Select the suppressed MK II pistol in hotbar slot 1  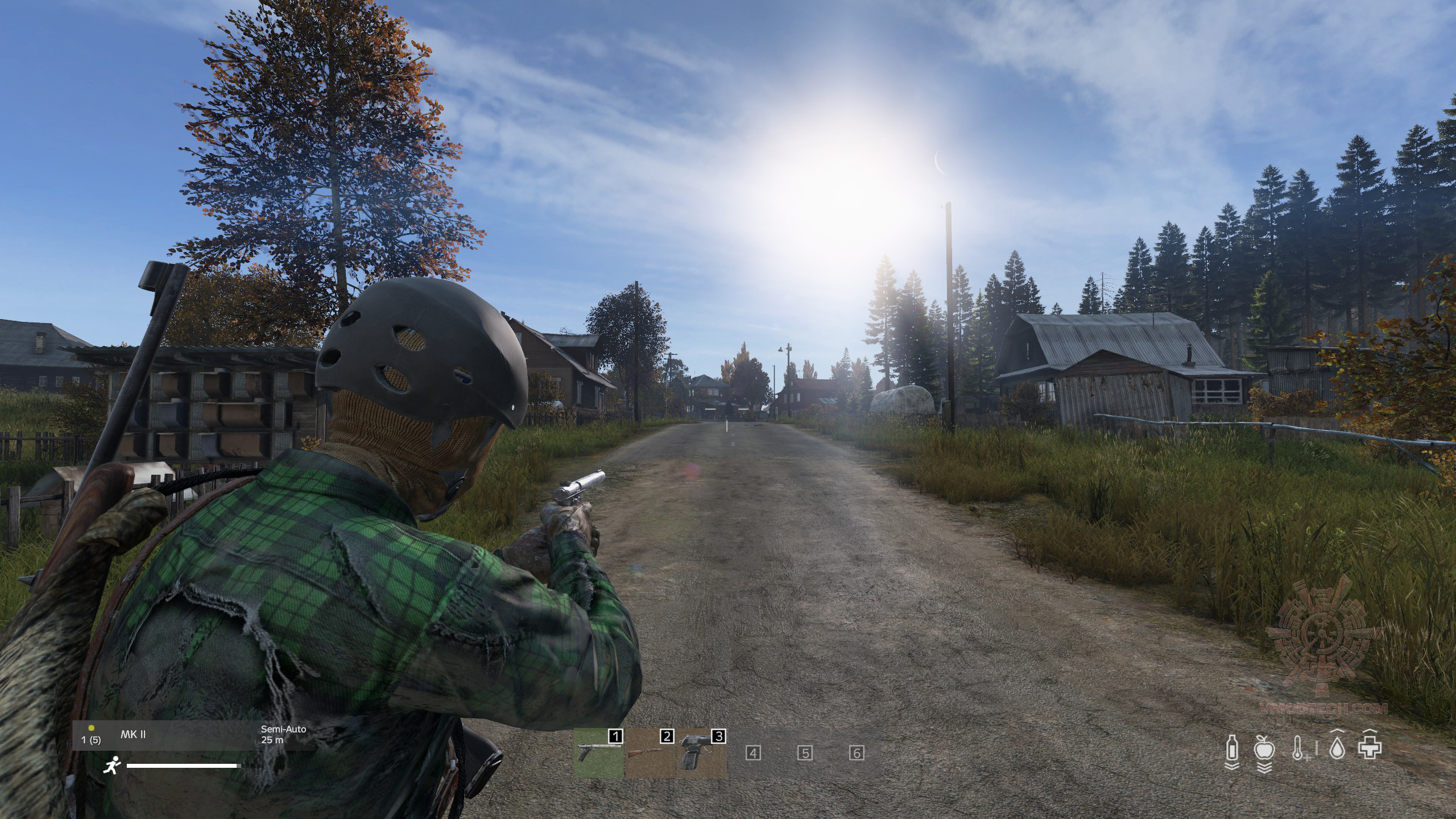coord(598,753)
